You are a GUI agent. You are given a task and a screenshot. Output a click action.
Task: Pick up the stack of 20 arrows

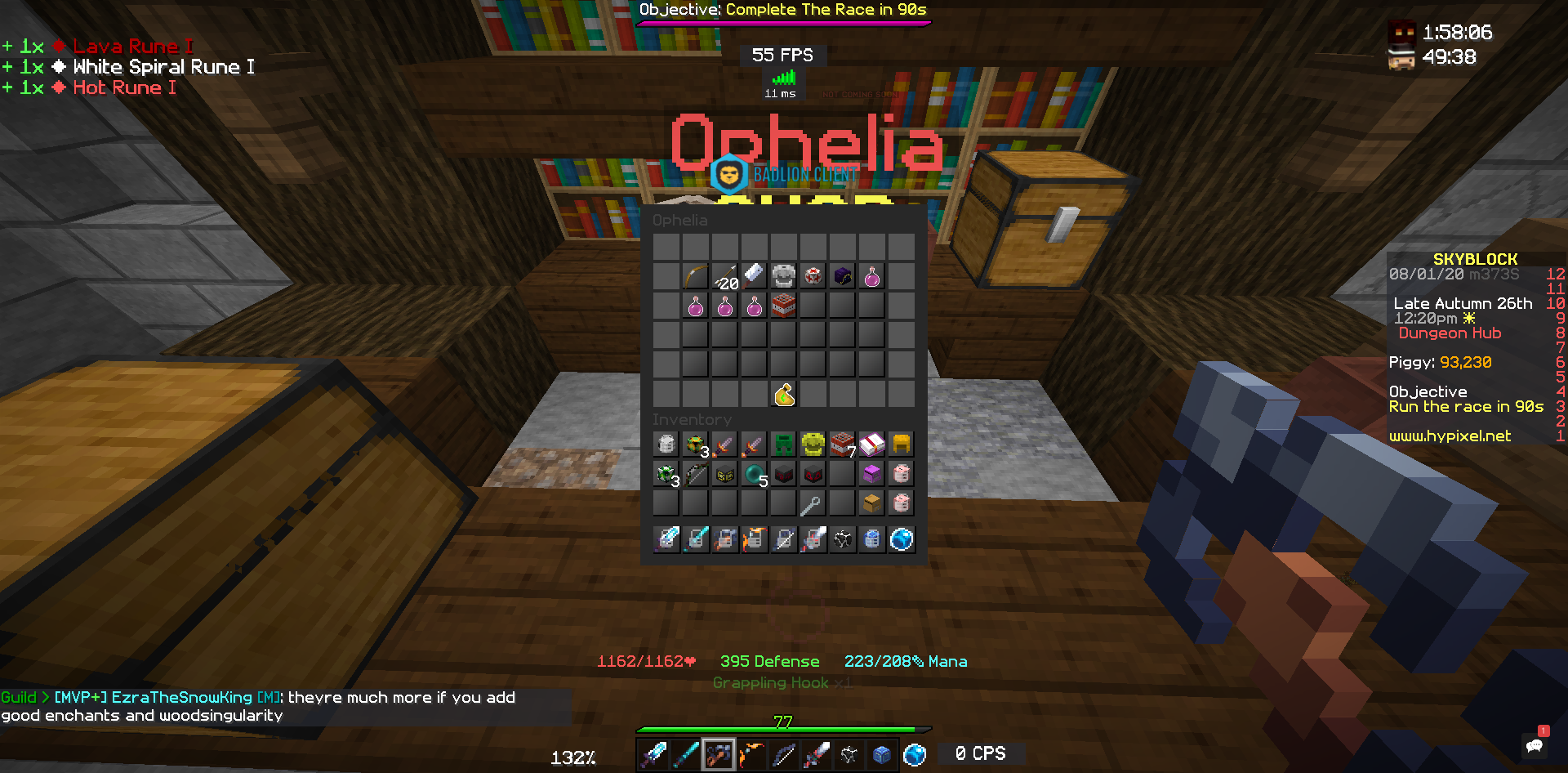pyautogui.click(x=724, y=275)
